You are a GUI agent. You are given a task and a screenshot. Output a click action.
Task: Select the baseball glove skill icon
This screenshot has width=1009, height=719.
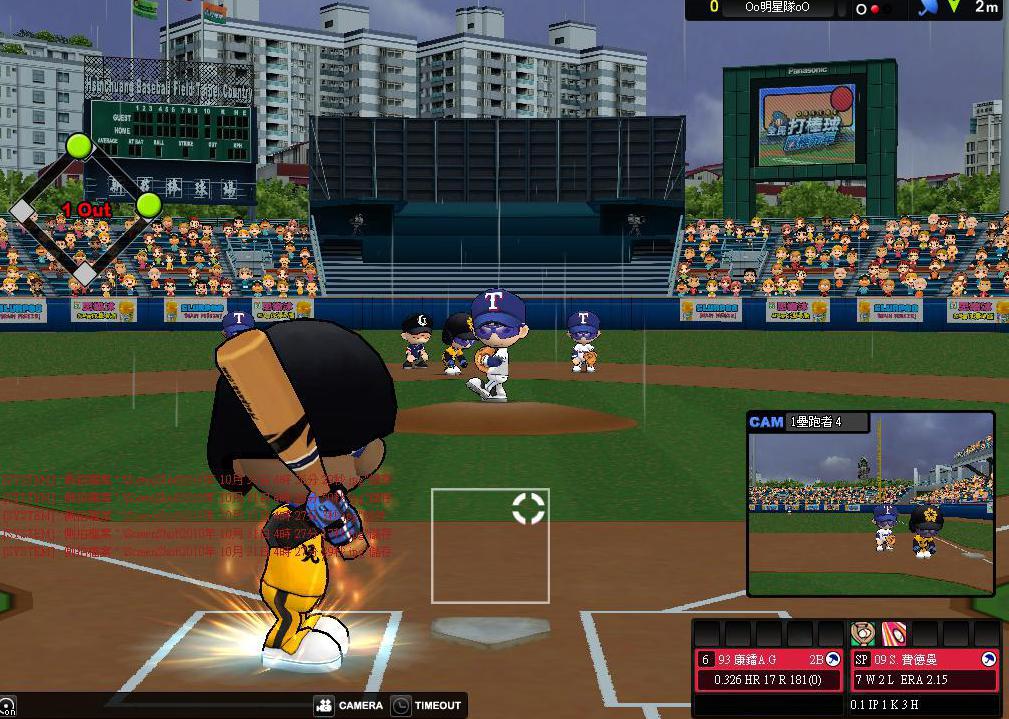click(862, 633)
